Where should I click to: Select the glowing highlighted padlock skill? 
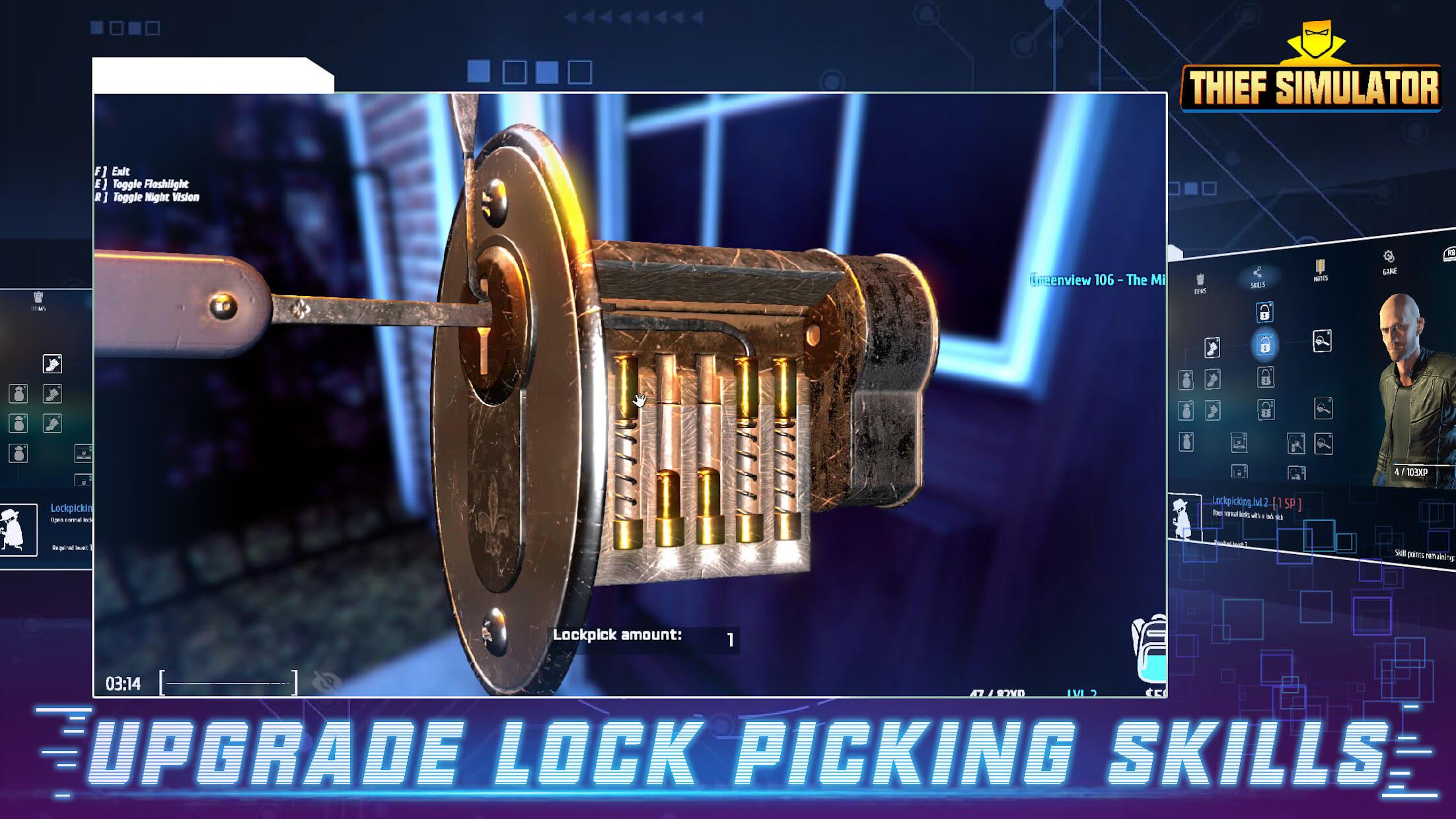point(1264,344)
